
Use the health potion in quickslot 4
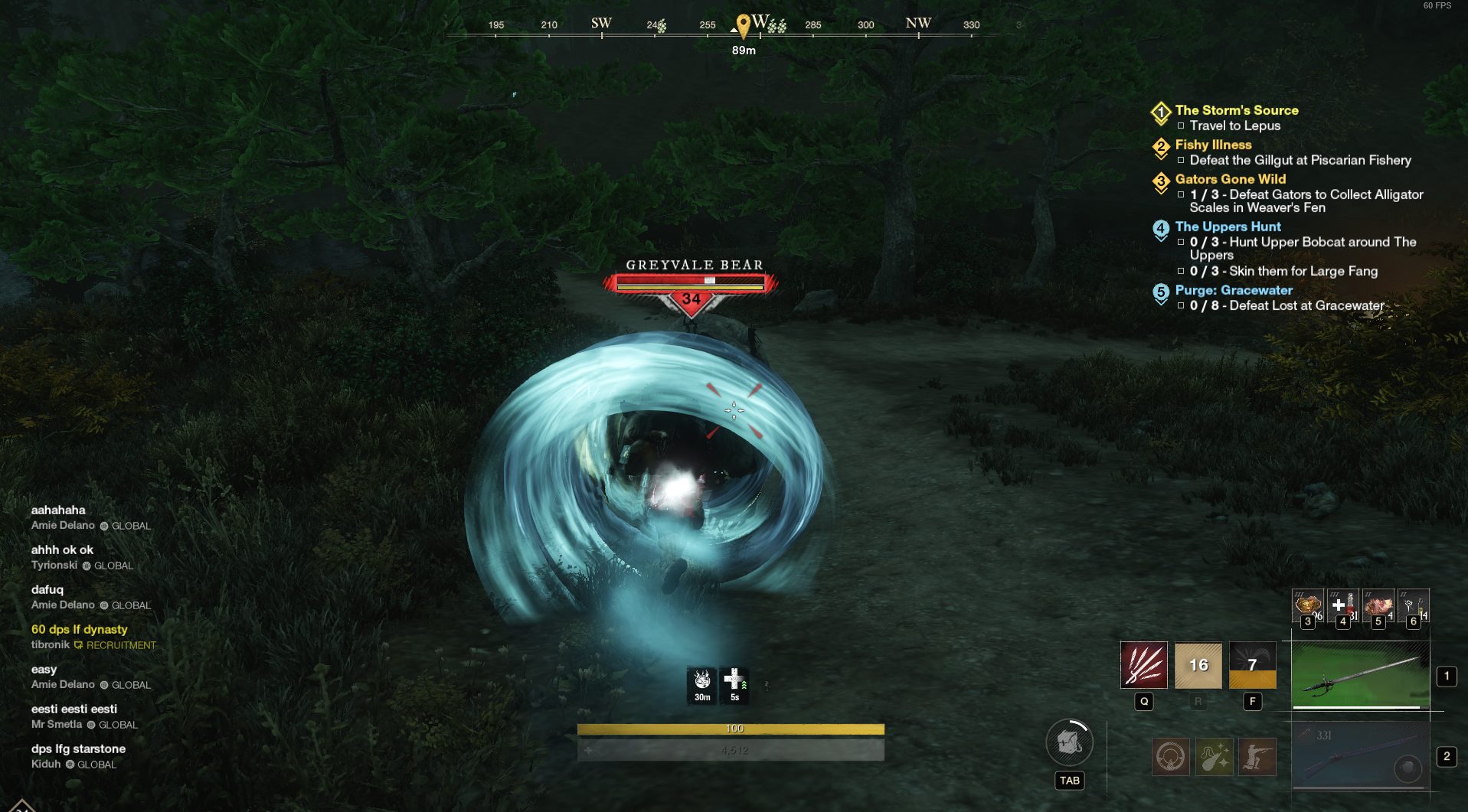(x=1342, y=605)
